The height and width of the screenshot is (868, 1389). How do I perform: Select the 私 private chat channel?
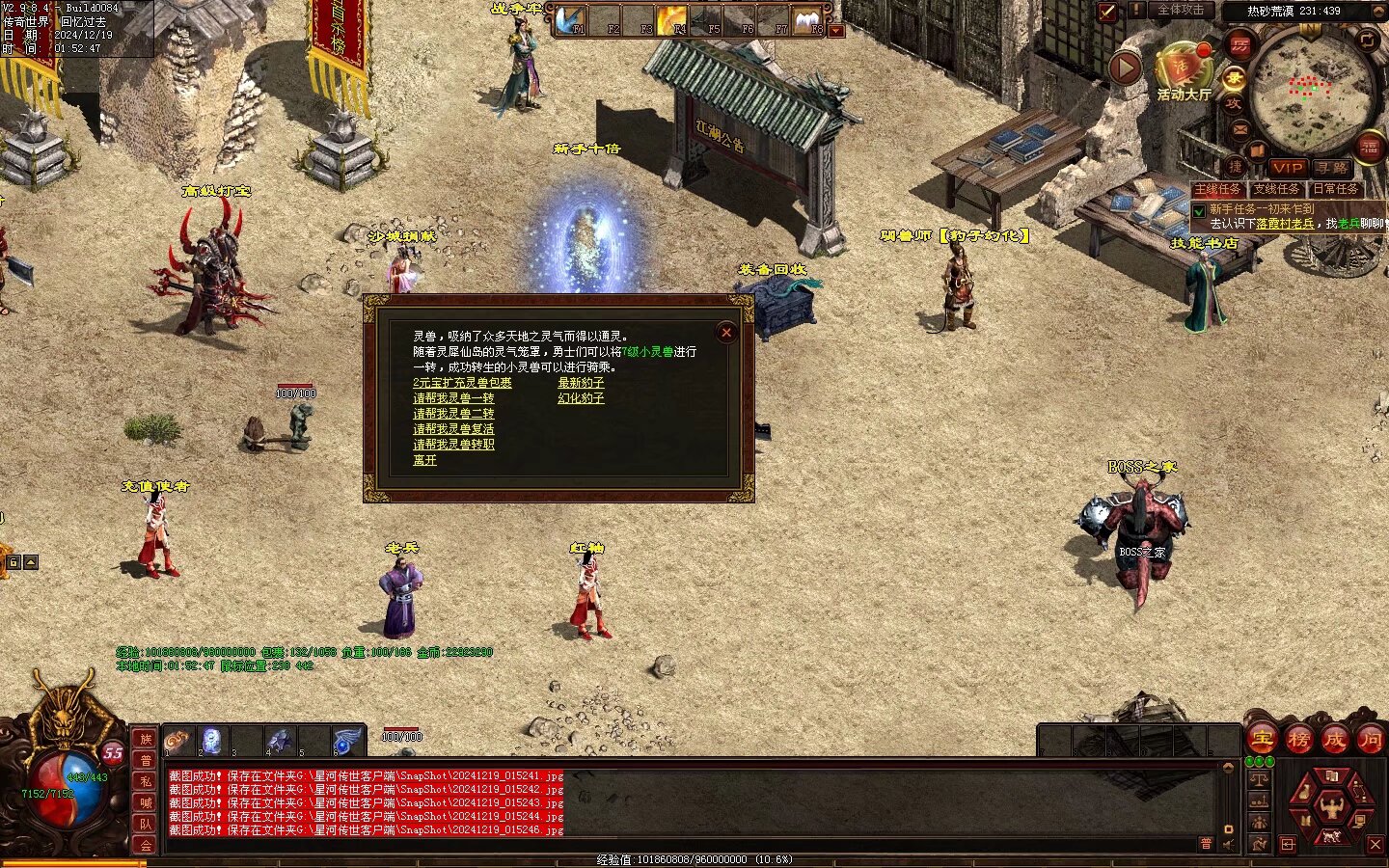pyautogui.click(x=146, y=781)
